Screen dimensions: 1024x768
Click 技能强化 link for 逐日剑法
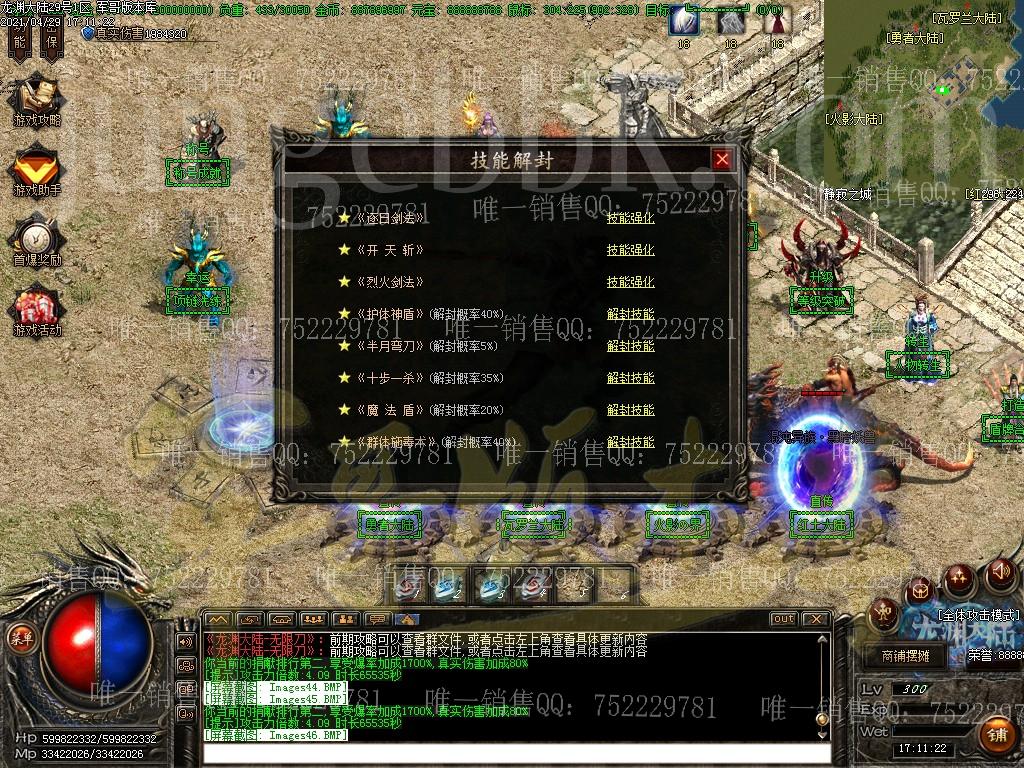[x=630, y=218]
